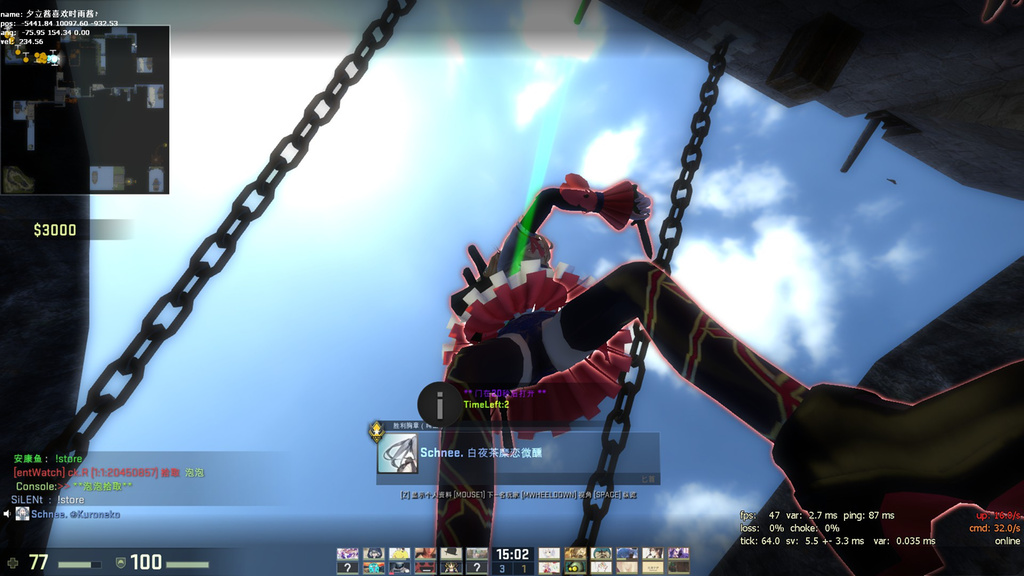This screenshot has height=576, width=1024.
Task: Select the gold medal badge above the spectator panel
Action: [376, 431]
